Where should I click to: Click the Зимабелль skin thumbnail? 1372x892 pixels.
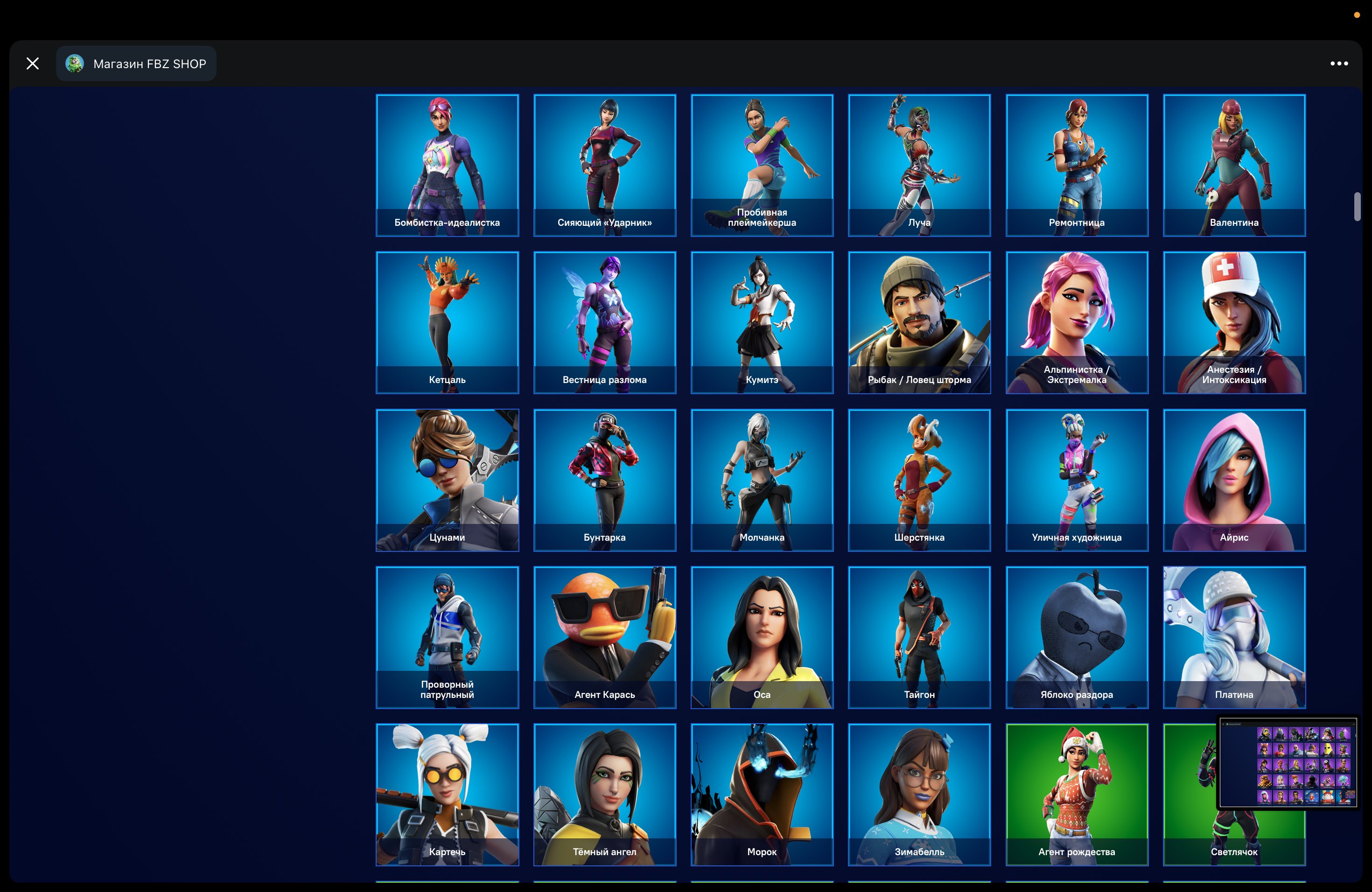pos(919,795)
